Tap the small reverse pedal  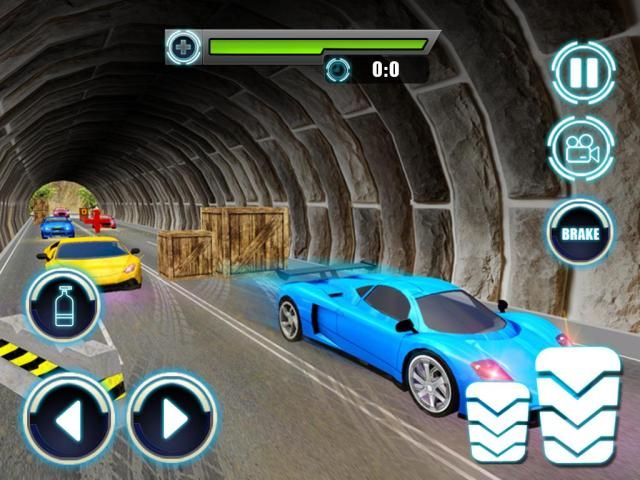[x=499, y=421]
